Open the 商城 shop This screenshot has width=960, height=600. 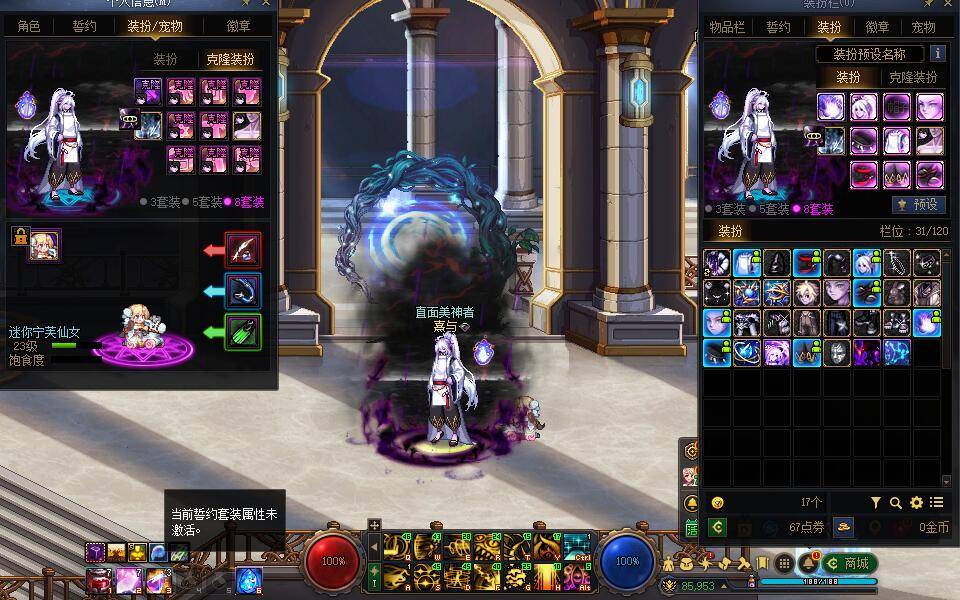point(850,563)
